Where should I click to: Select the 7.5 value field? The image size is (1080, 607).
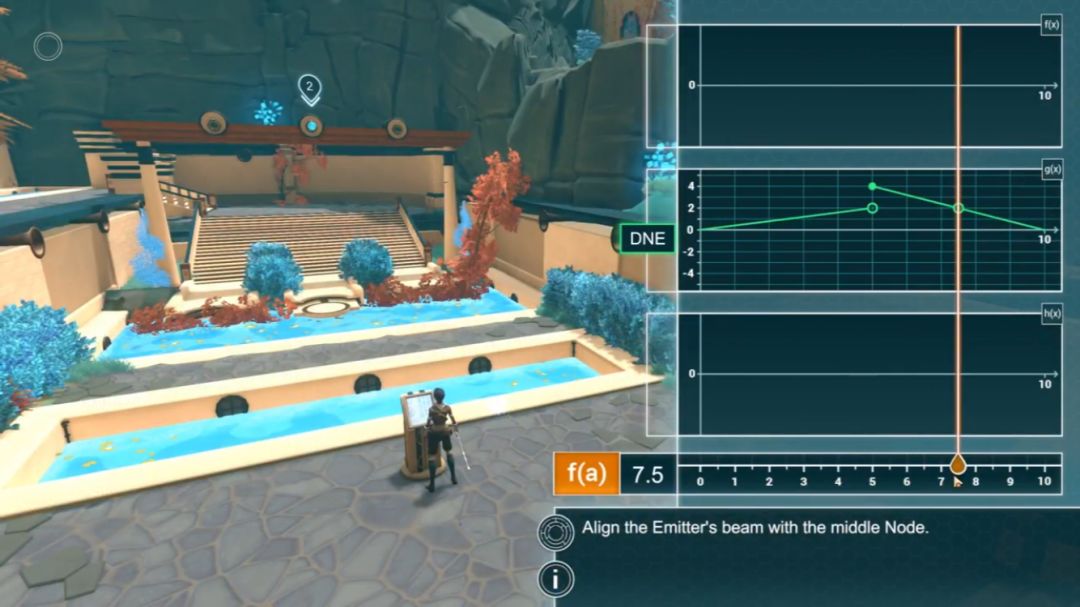pos(648,474)
